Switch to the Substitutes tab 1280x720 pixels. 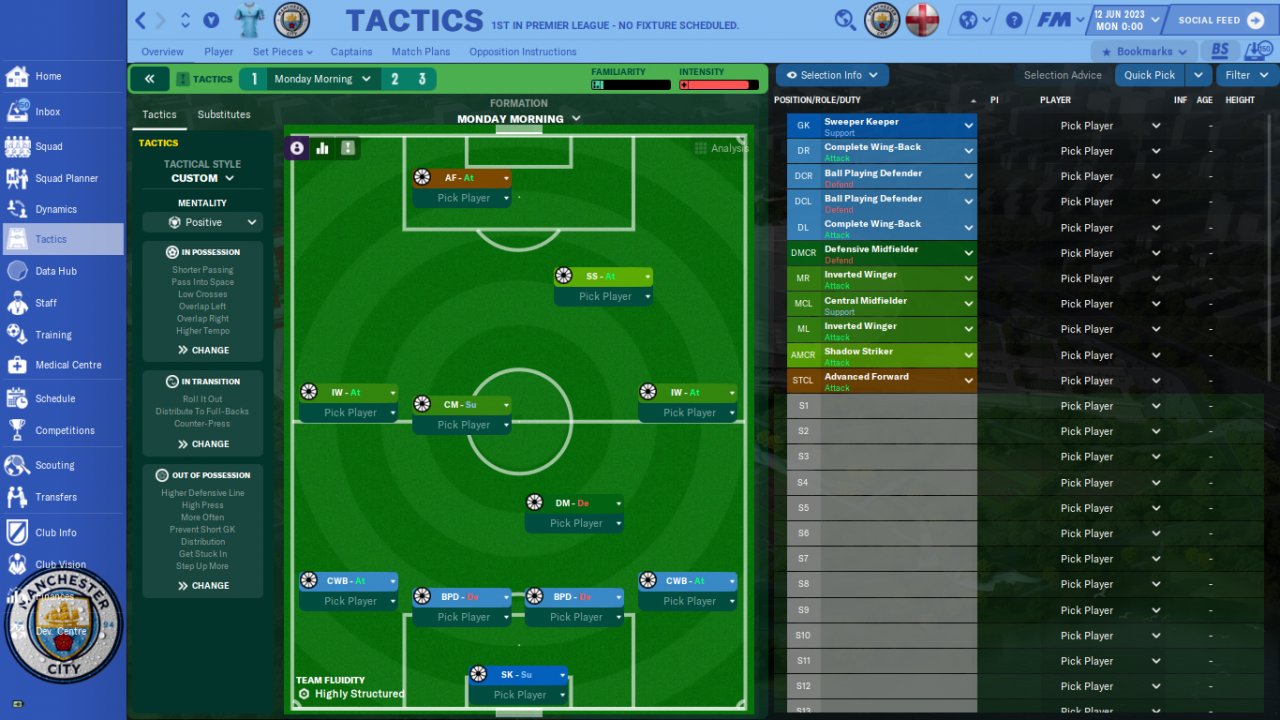coord(224,115)
